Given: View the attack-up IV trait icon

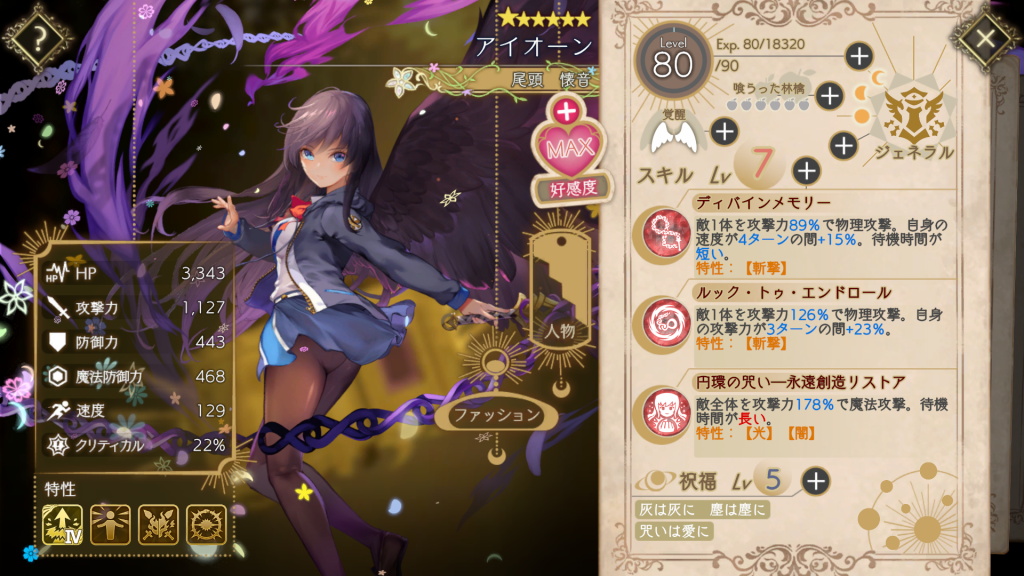Looking at the screenshot, I should (x=63, y=526).
